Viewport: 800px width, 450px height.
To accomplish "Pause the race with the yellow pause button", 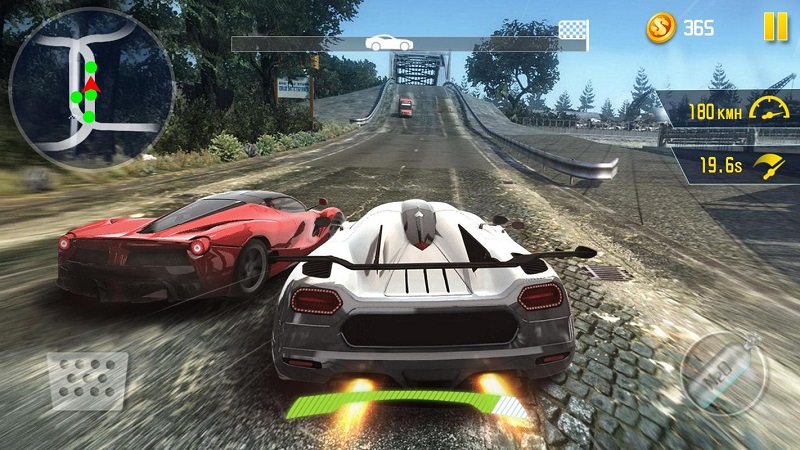I will 775,27.
